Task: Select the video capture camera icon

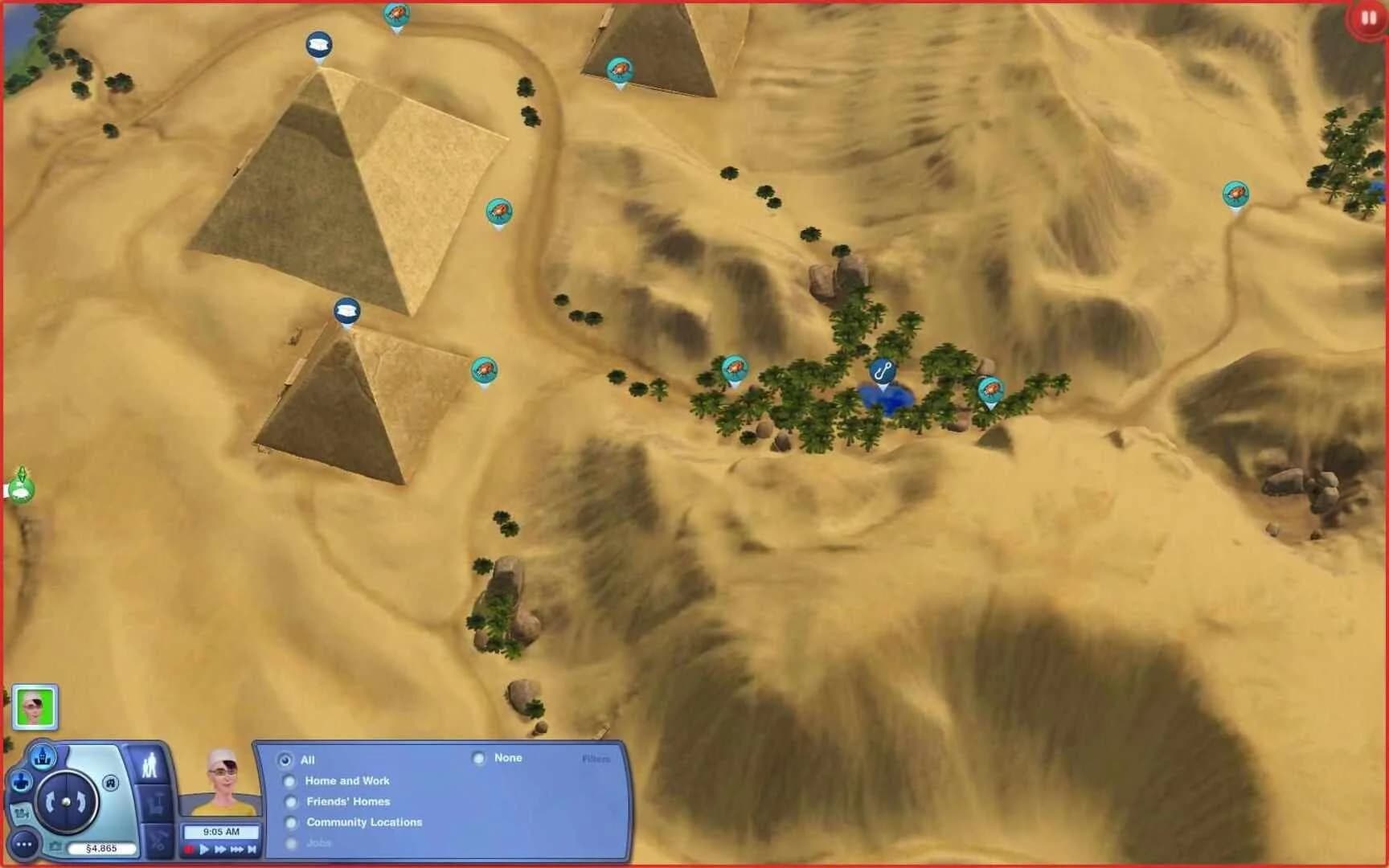Action: tap(23, 813)
